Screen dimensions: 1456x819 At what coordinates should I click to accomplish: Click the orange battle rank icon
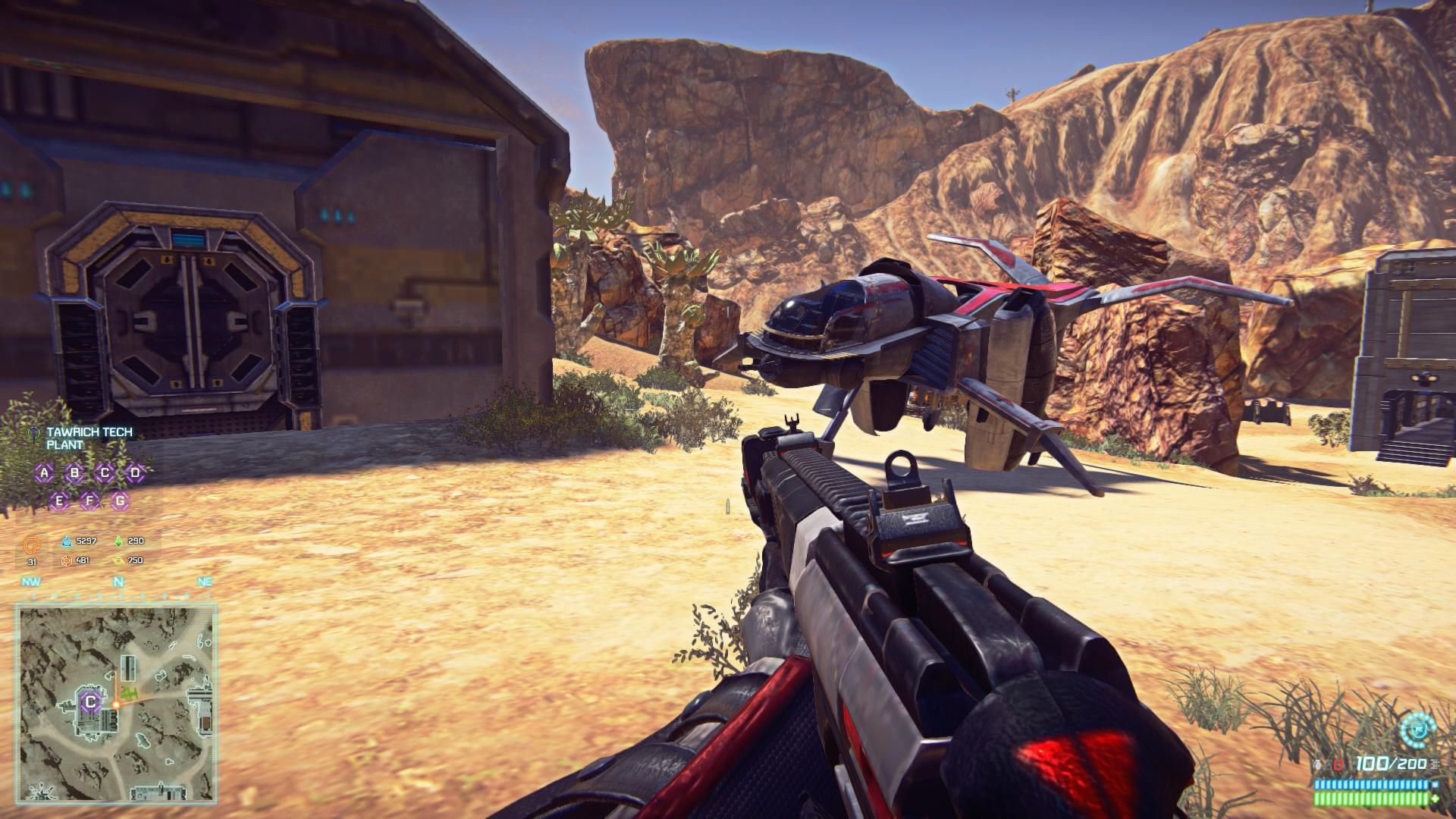32,544
